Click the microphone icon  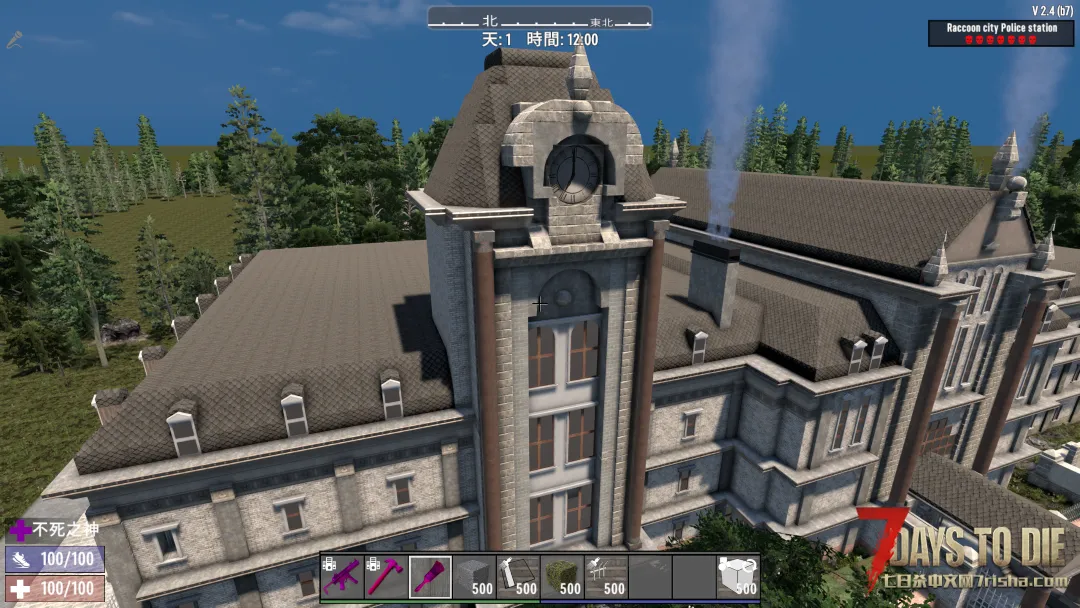point(15,40)
